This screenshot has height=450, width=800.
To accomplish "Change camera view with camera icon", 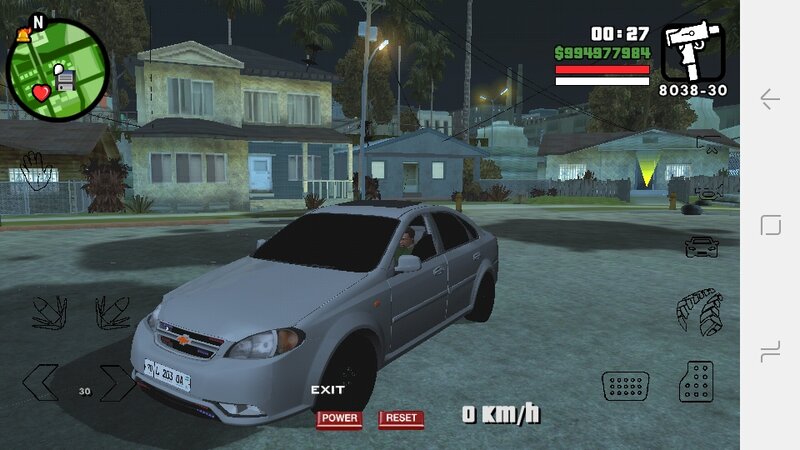I will (x=708, y=143).
